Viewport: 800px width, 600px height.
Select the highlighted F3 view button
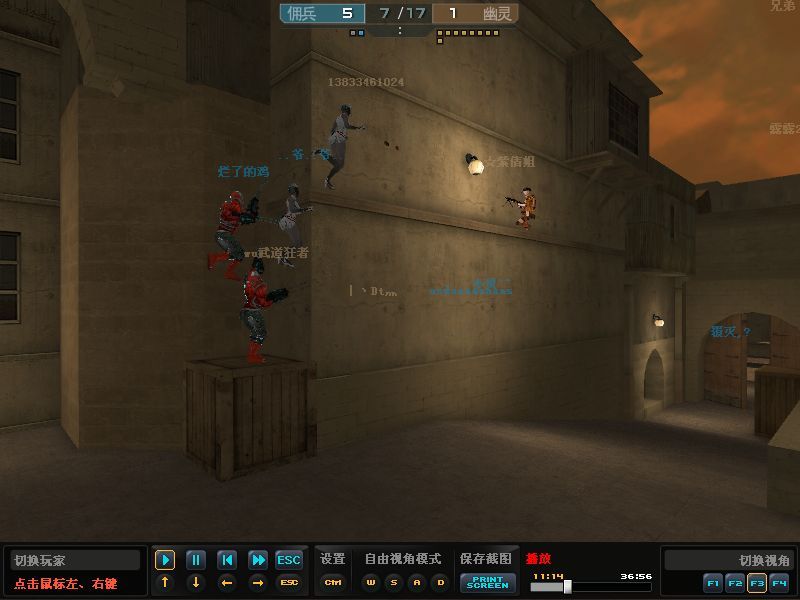click(757, 582)
